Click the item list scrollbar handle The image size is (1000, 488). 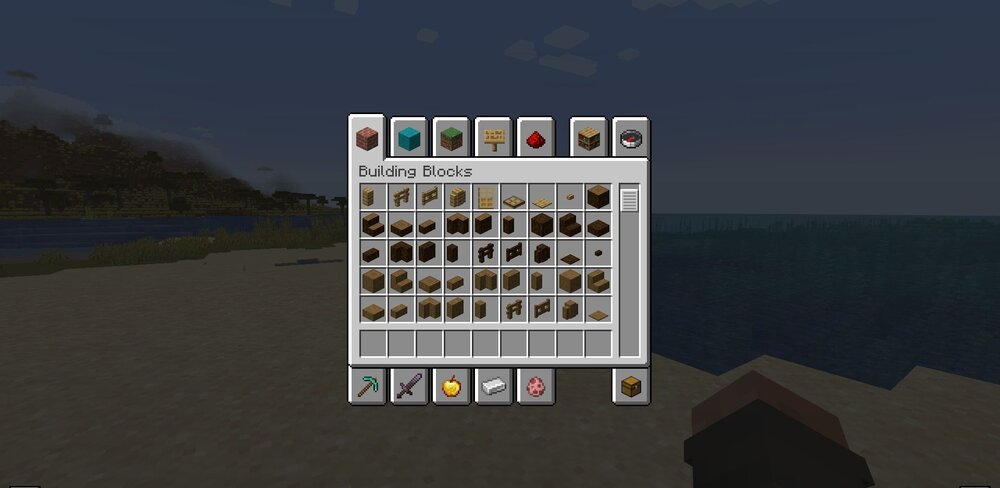629,200
